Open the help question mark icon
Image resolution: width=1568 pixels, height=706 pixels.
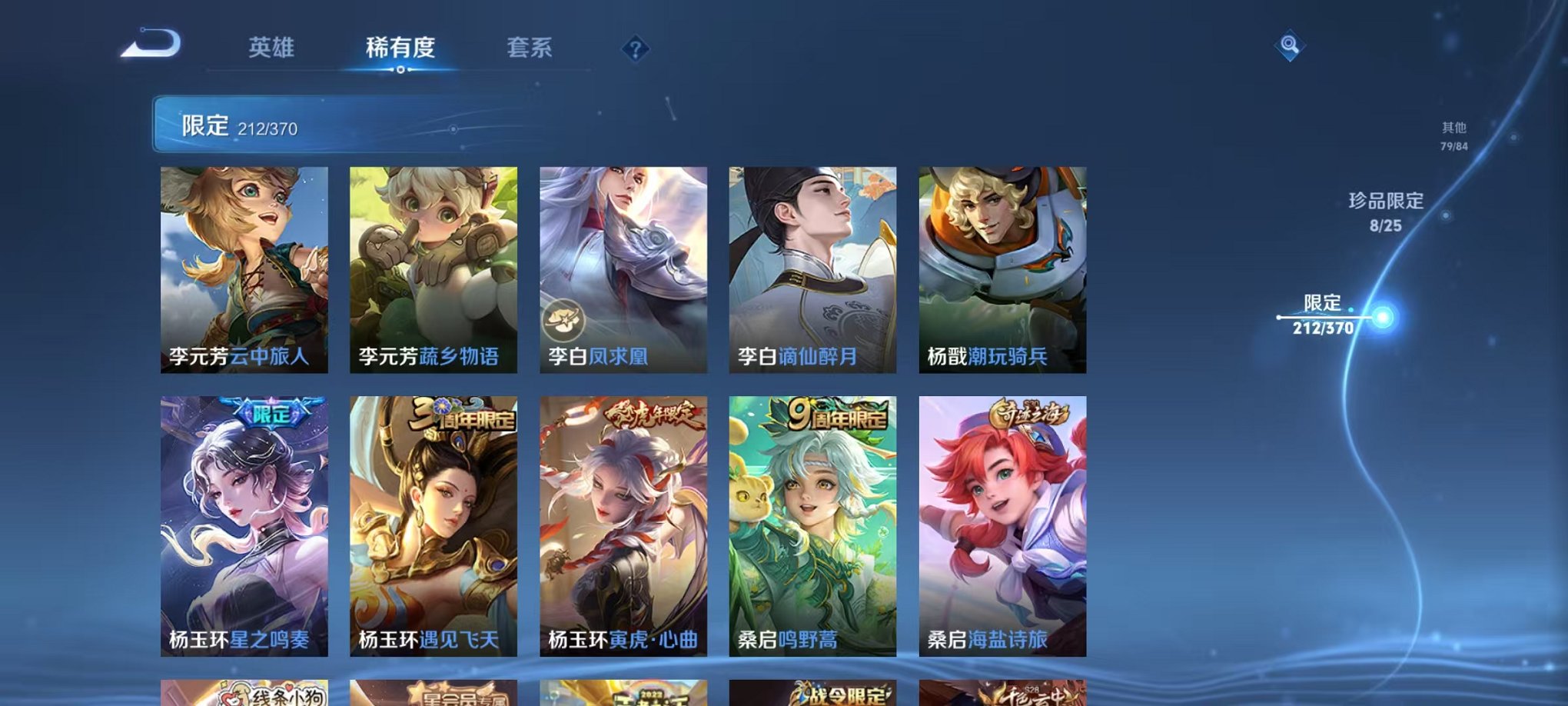pyautogui.click(x=635, y=50)
